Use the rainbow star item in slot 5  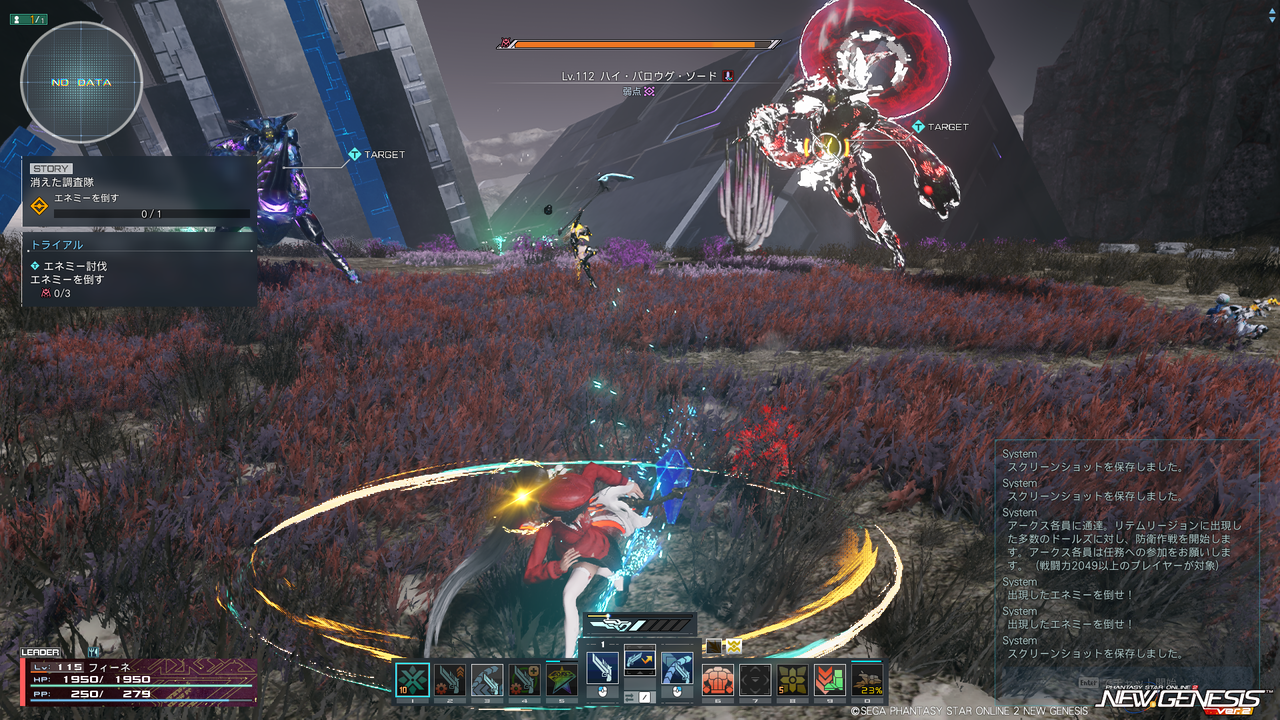562,680
